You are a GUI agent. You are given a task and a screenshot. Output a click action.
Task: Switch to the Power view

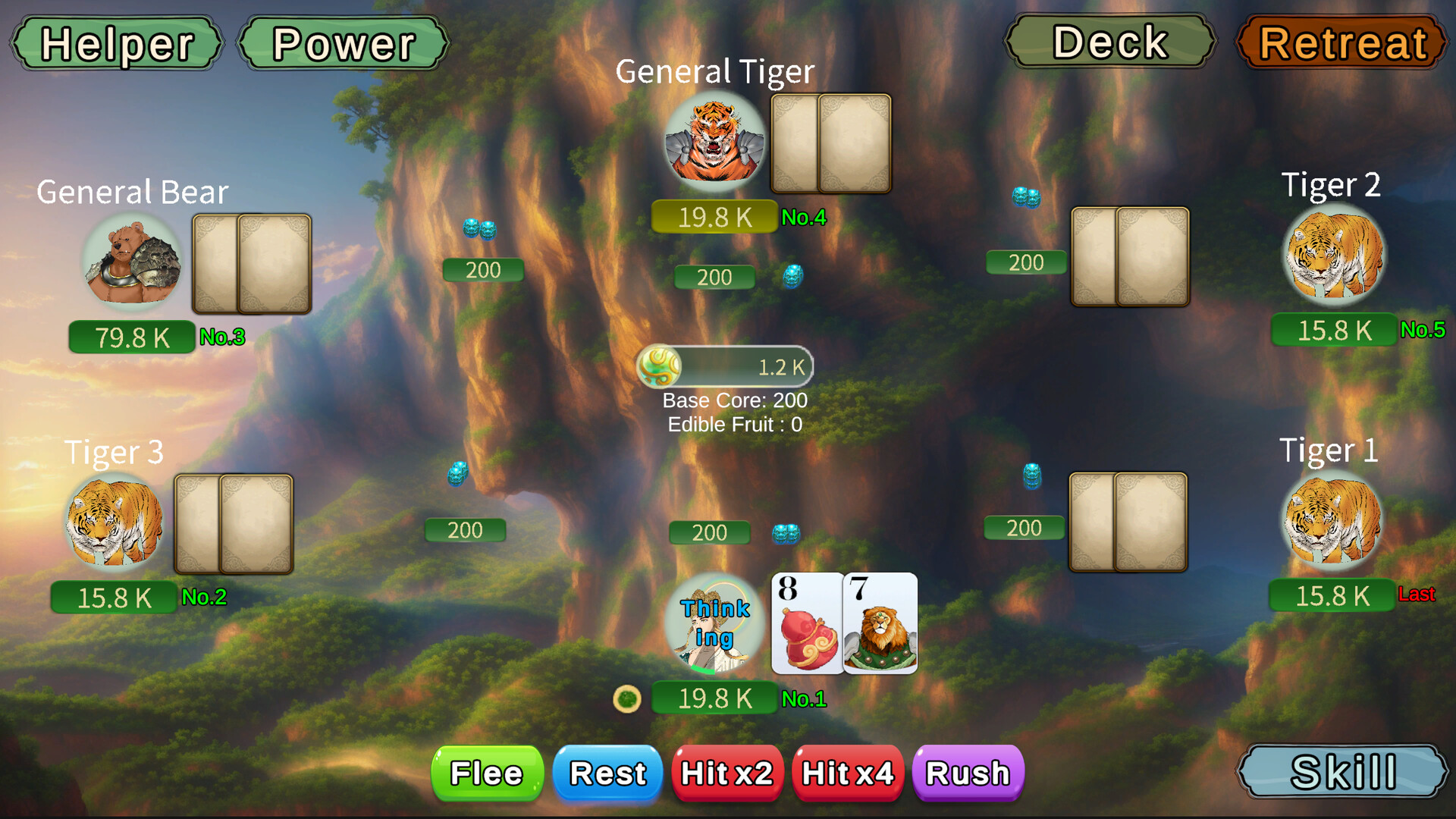342,43
